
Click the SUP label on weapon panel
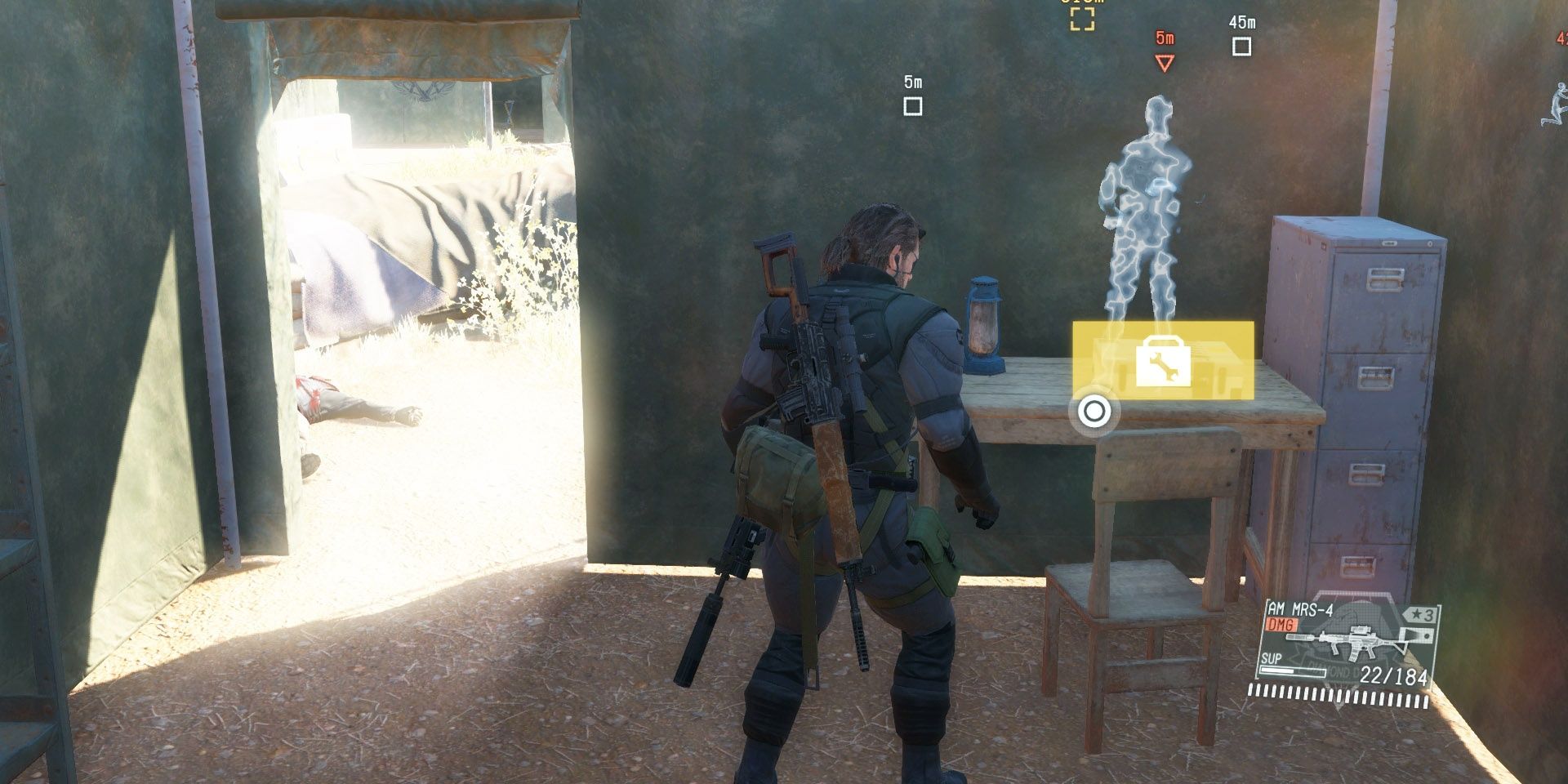(1271, 658)
